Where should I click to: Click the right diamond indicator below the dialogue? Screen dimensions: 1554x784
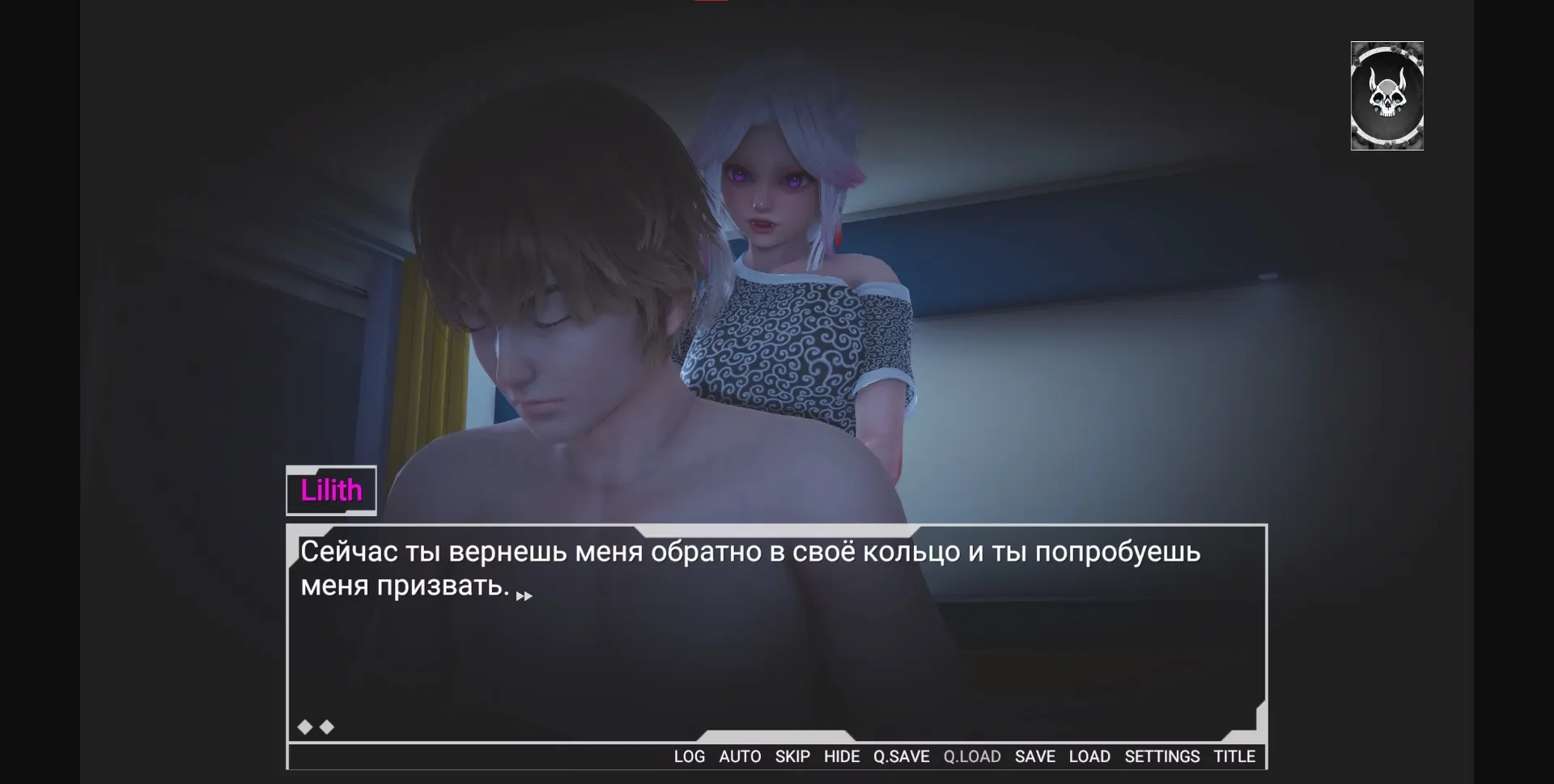tap(326, 727)
